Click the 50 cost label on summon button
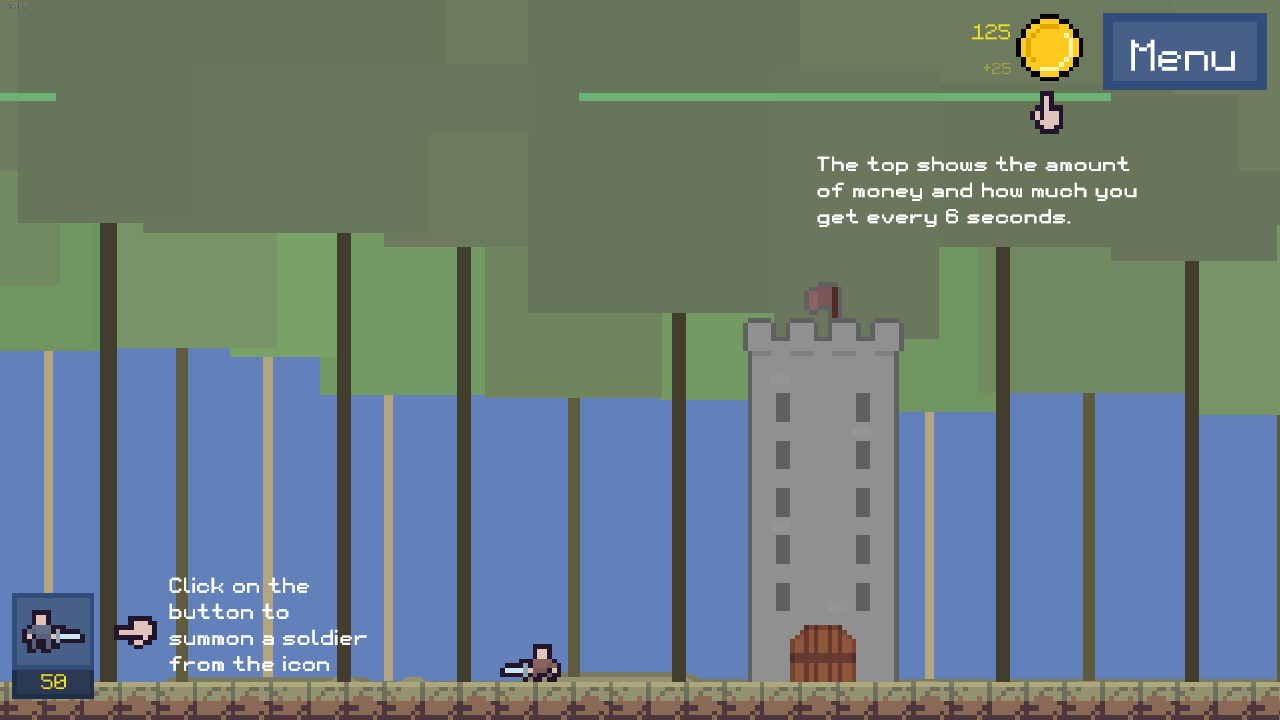The width and height of the screenshot is (1280, 720). pos(52,682)
